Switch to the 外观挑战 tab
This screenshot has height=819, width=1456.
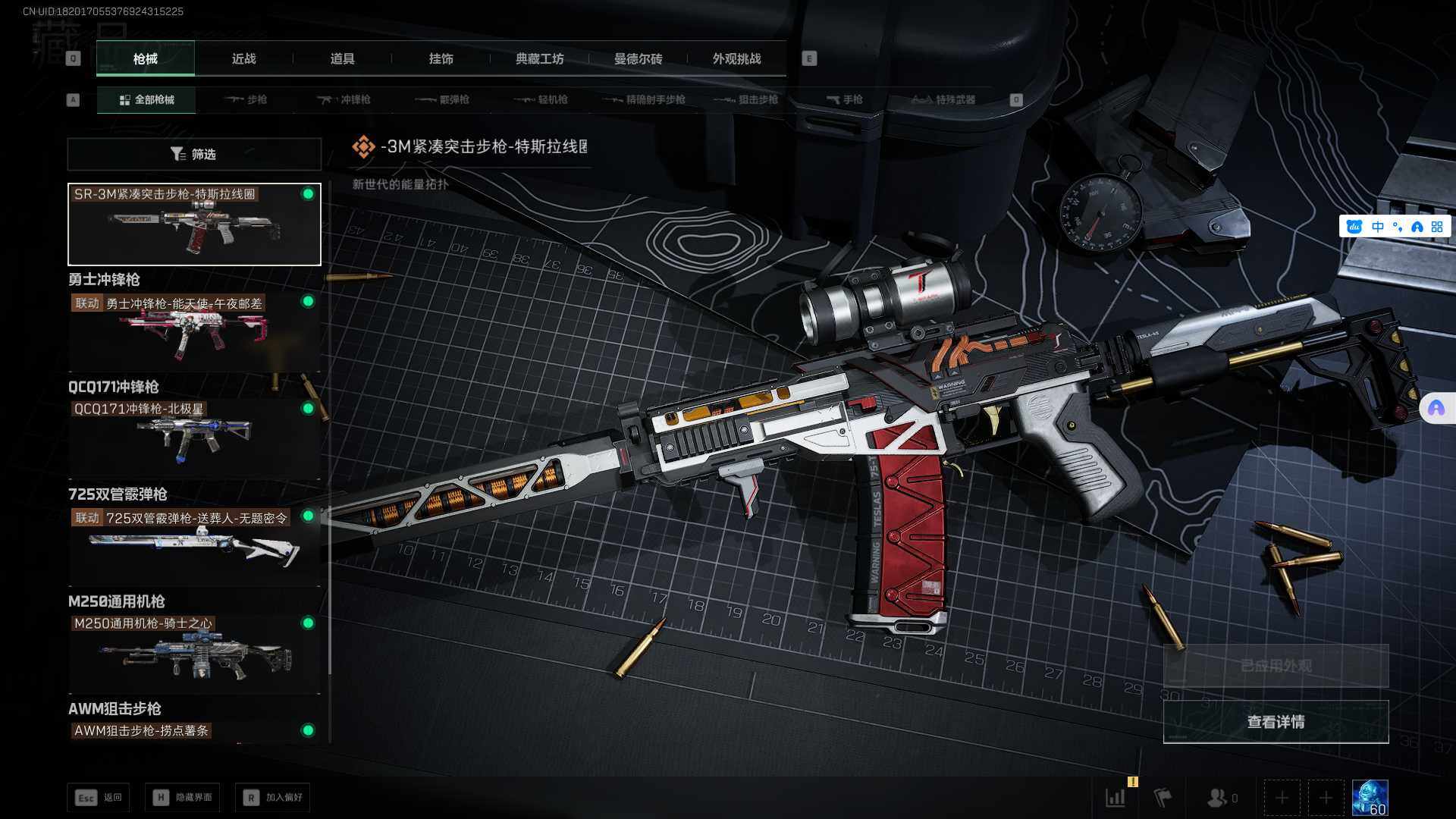736,59
